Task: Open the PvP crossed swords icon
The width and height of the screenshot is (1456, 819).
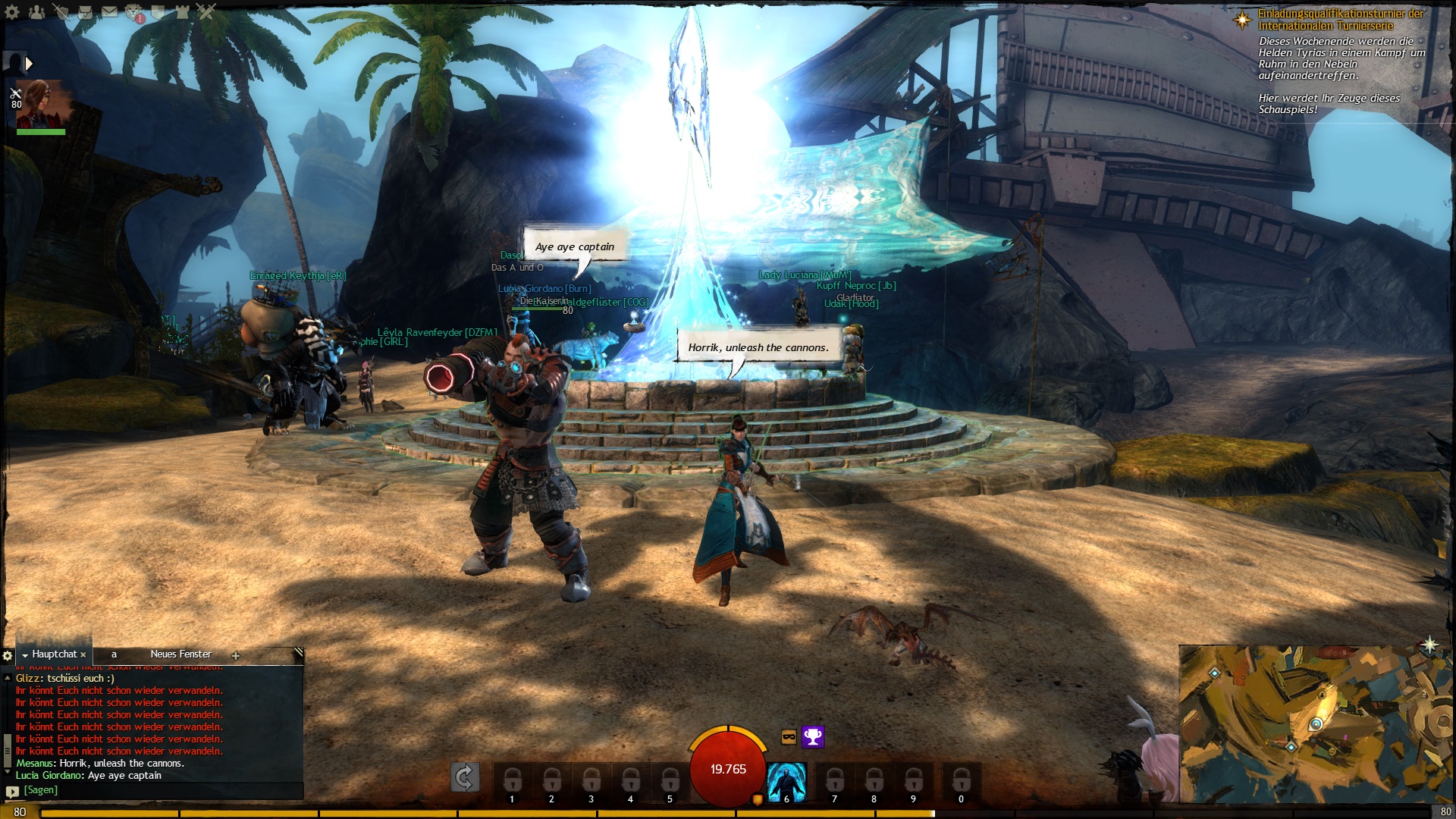Action: pyautogui.click(x=206, y=11)
